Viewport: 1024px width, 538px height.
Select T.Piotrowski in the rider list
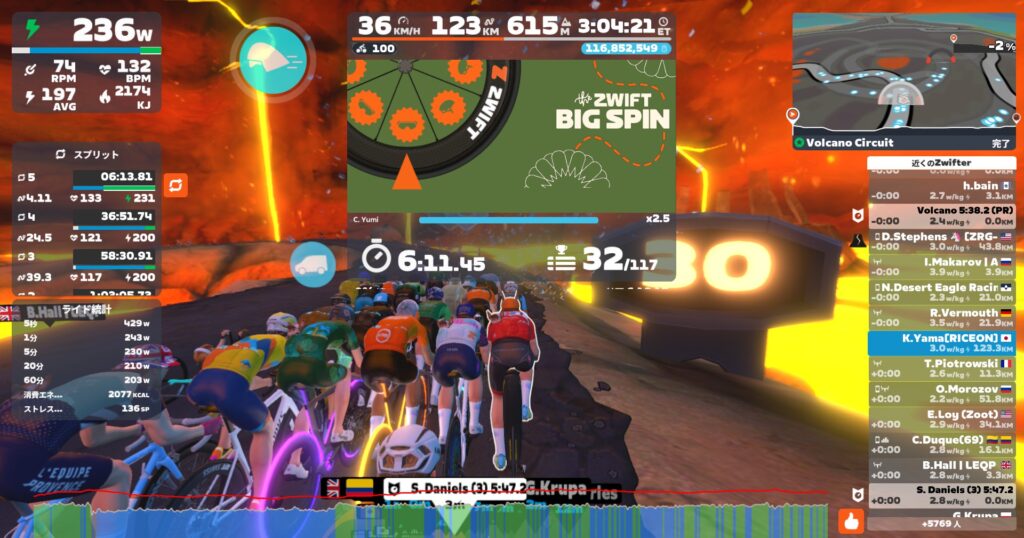pyautogui.click(x=941, y=369)
